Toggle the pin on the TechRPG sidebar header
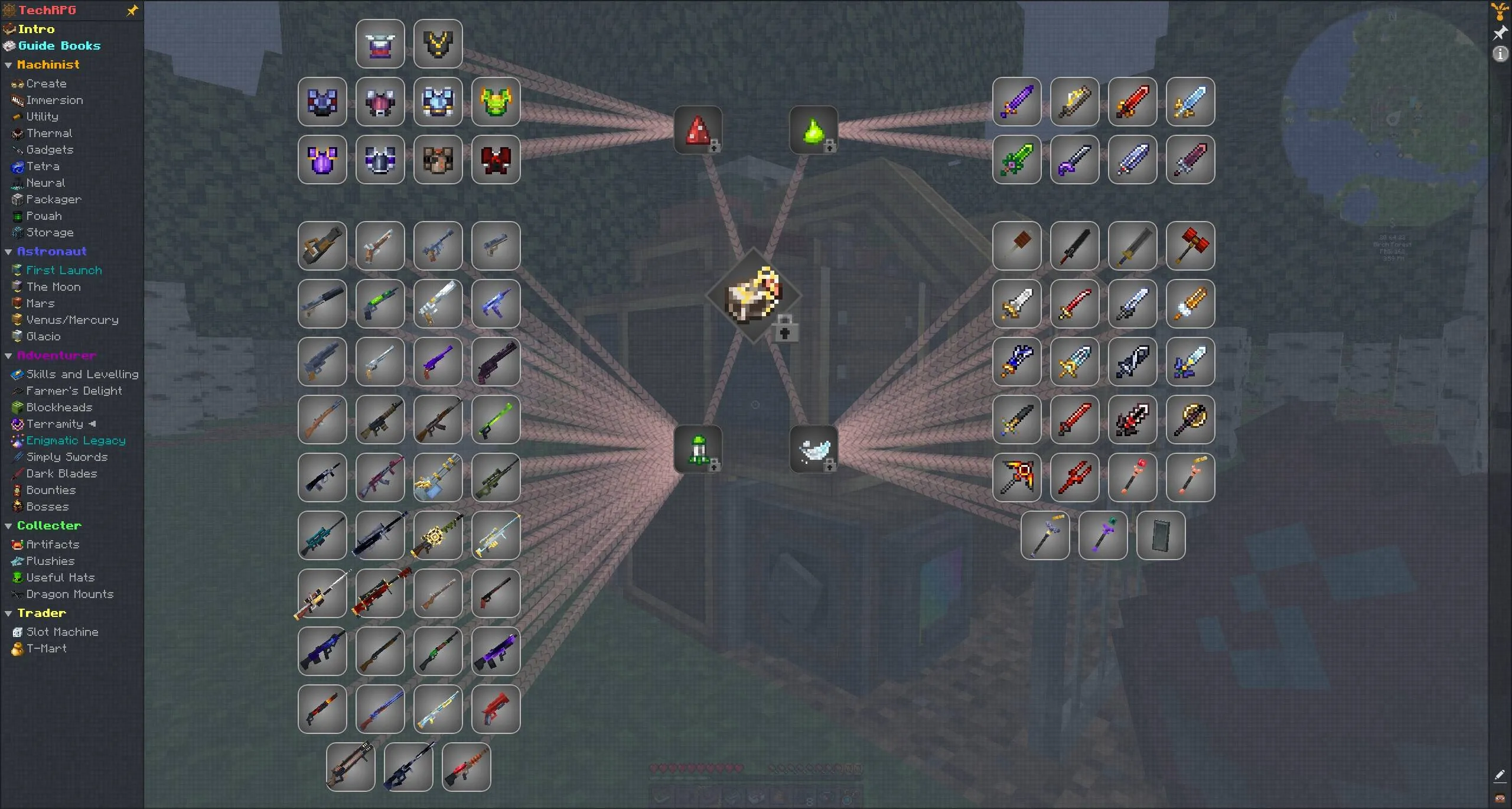1512x809 pixels. (x=132, y=10)
